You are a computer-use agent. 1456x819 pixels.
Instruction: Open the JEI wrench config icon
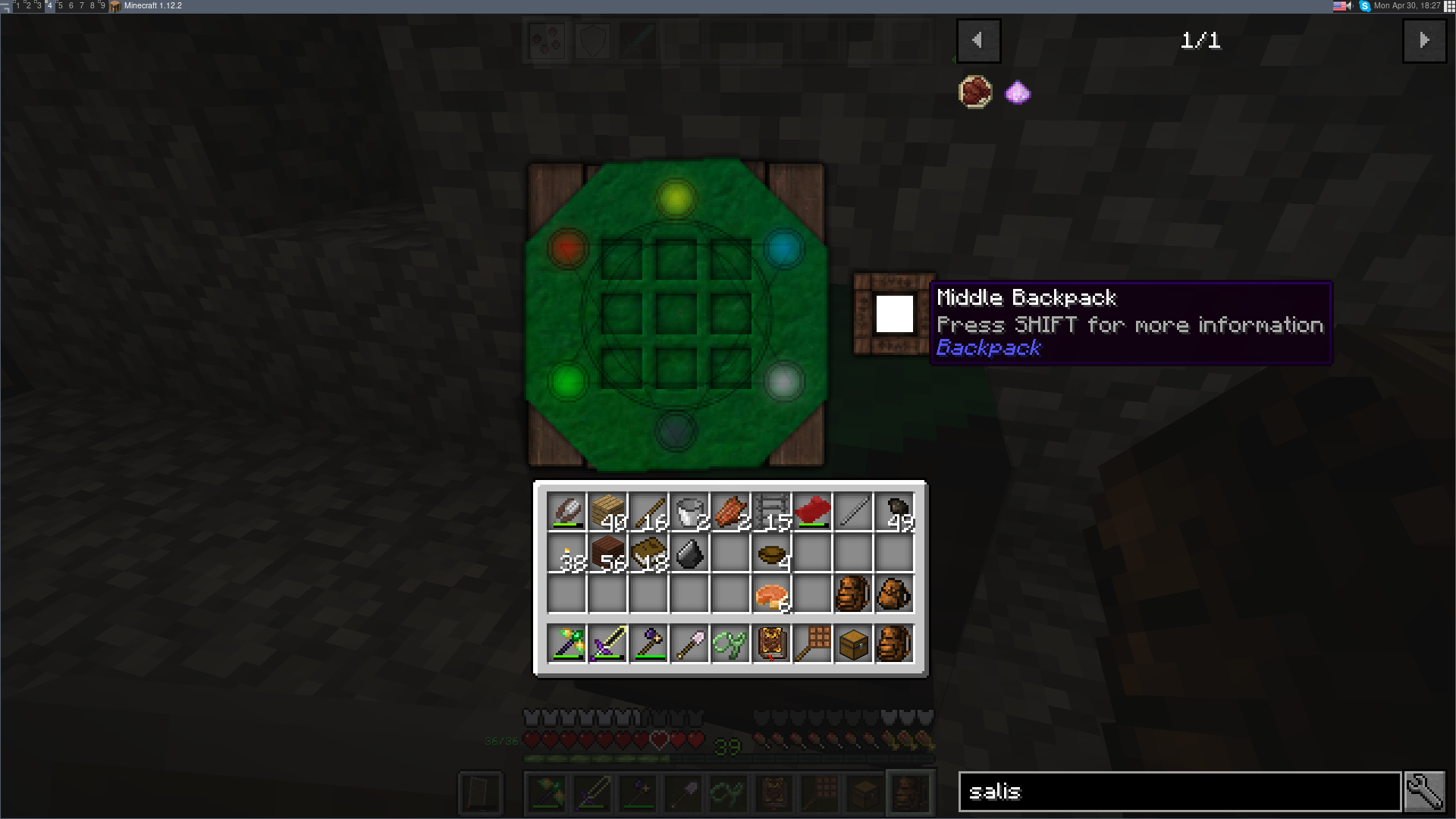click(1426, 791)
